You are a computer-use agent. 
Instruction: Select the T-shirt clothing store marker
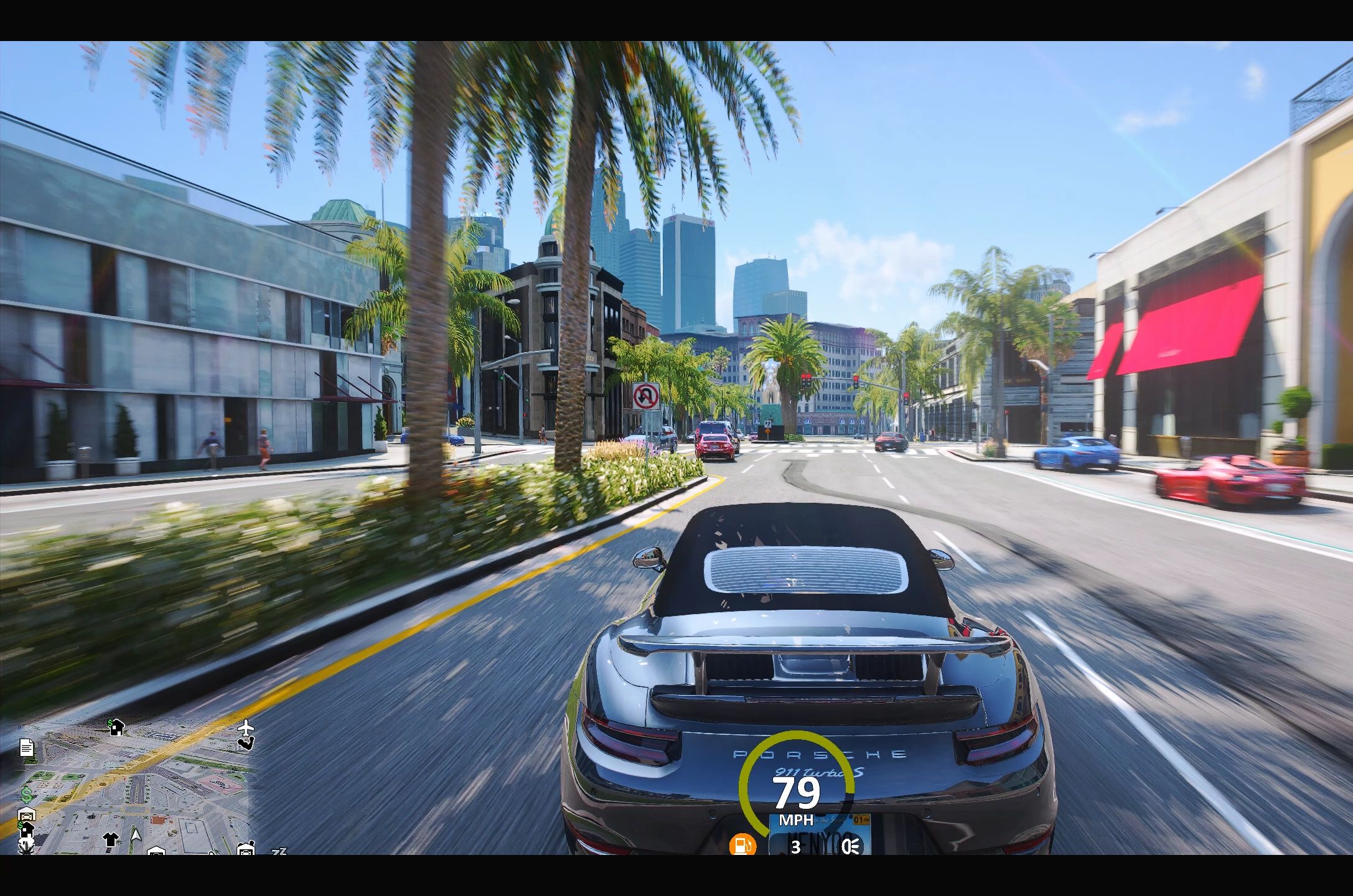(111, 839)
